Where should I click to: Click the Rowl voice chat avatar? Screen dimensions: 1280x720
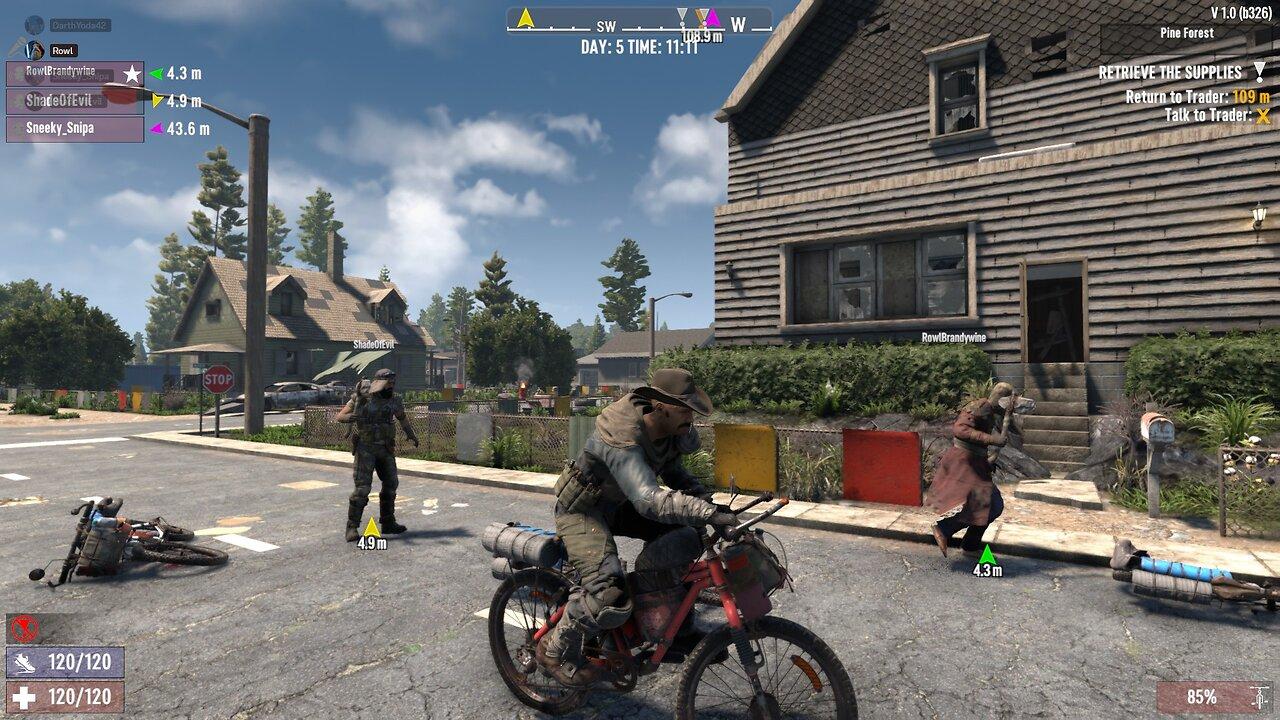(x=35, y=50)
